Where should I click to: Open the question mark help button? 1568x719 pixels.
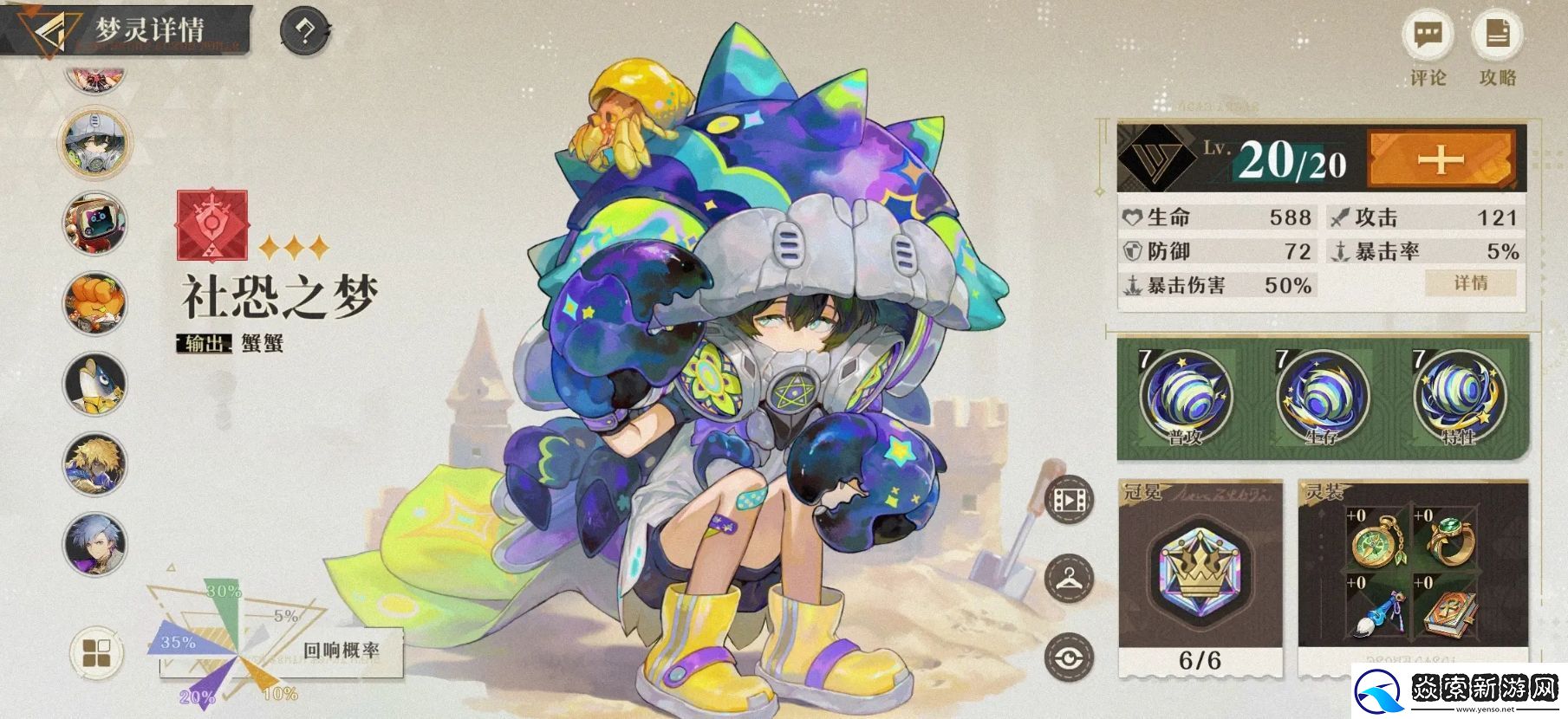point(305,32)
